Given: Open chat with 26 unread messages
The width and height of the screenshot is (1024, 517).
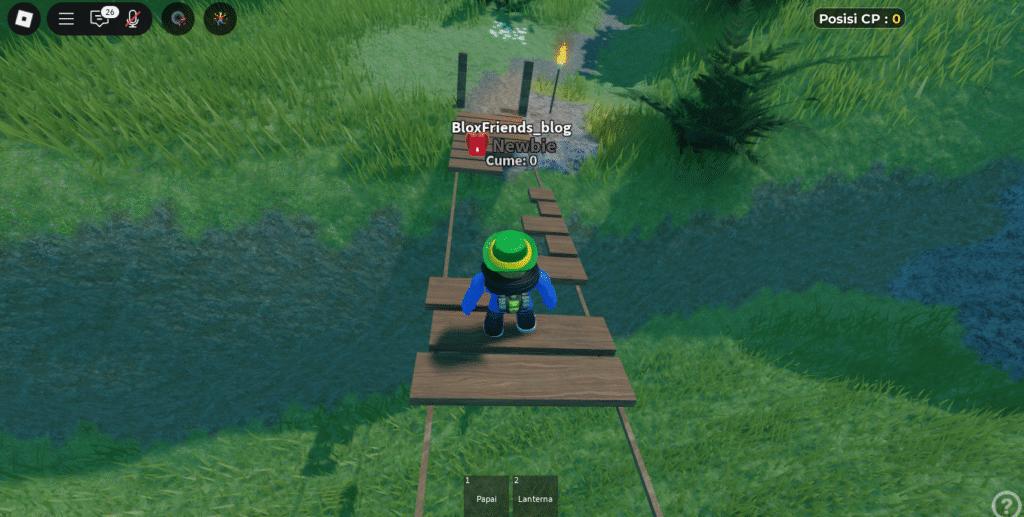Looking at the screenshot, I should (x=100, y=18).
